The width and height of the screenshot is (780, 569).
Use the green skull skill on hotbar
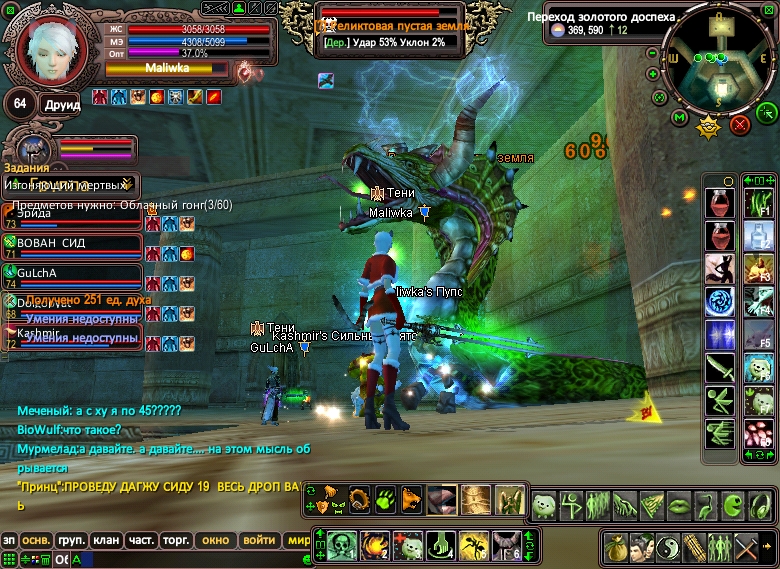tap(341, 545)
